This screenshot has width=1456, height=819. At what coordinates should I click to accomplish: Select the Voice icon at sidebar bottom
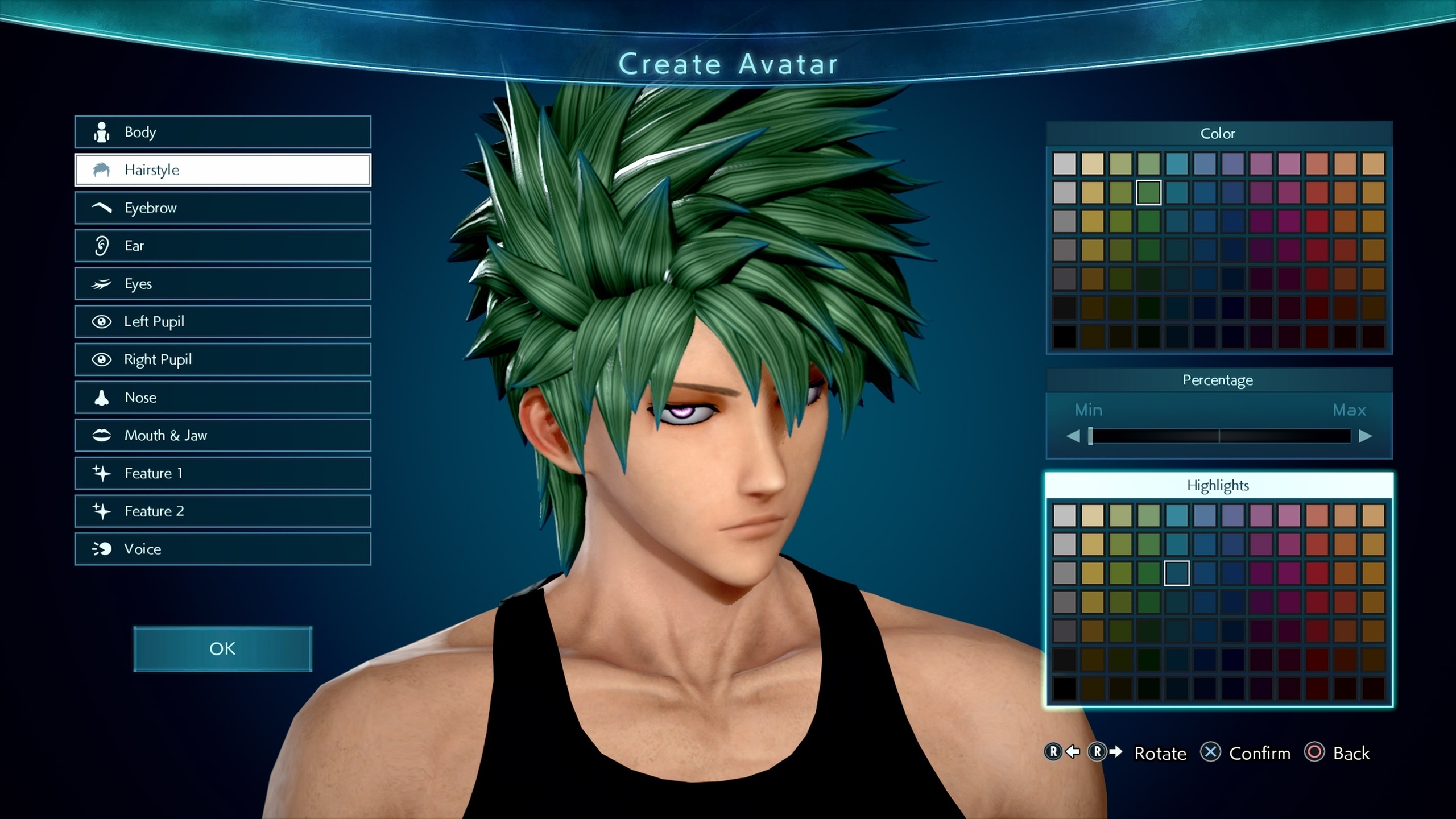tap(101, 549)
